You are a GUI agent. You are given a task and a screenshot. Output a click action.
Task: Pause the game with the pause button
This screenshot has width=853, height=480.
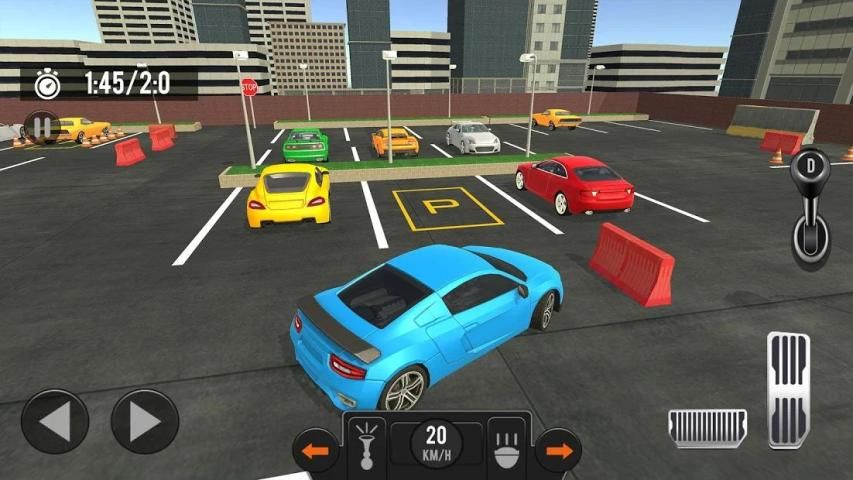[x=41, y=128]
